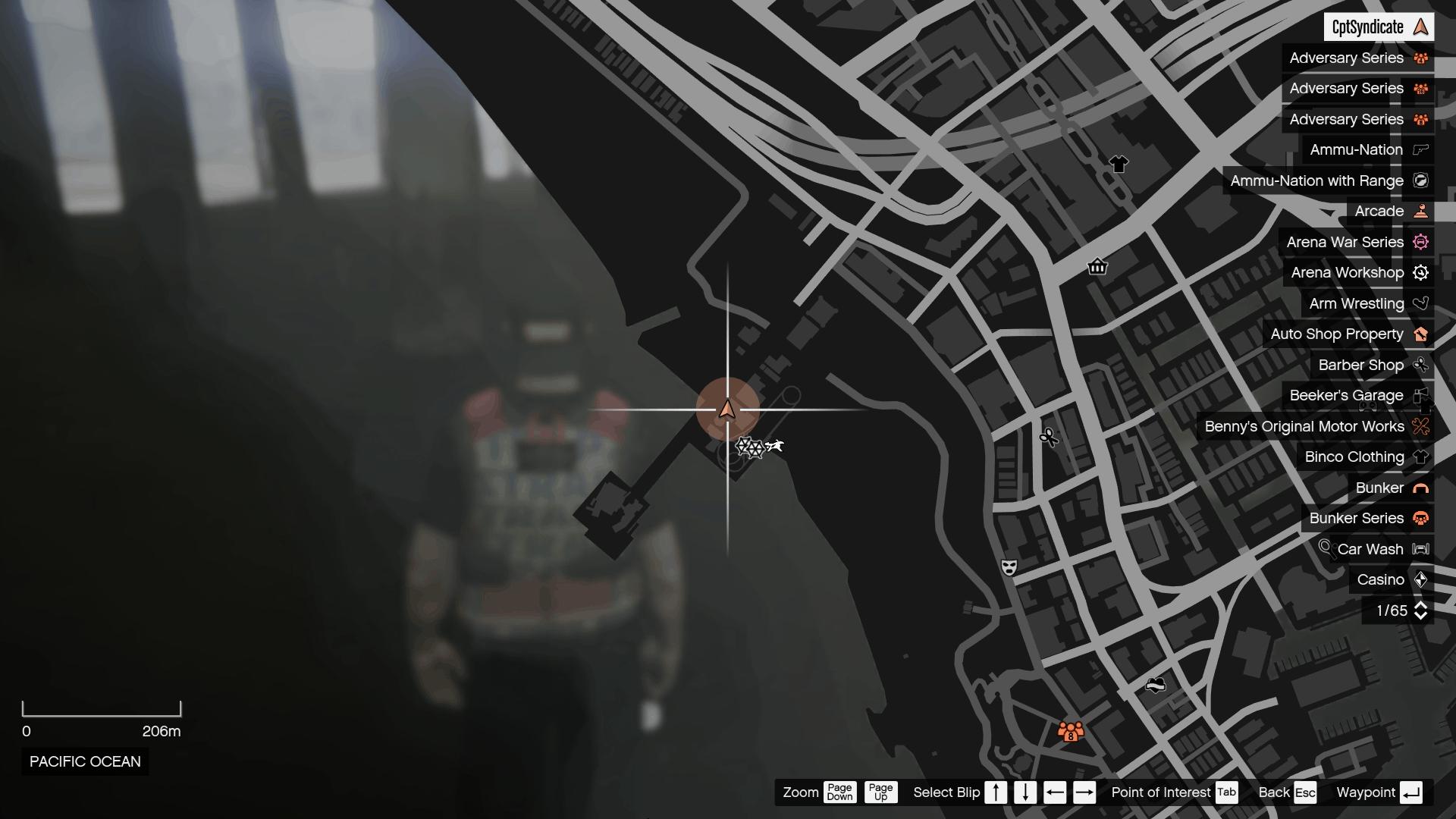Expand the legend list with the 1/65 chevrons
Screen dimensions: 1456x819
[x=1402, y=610]
